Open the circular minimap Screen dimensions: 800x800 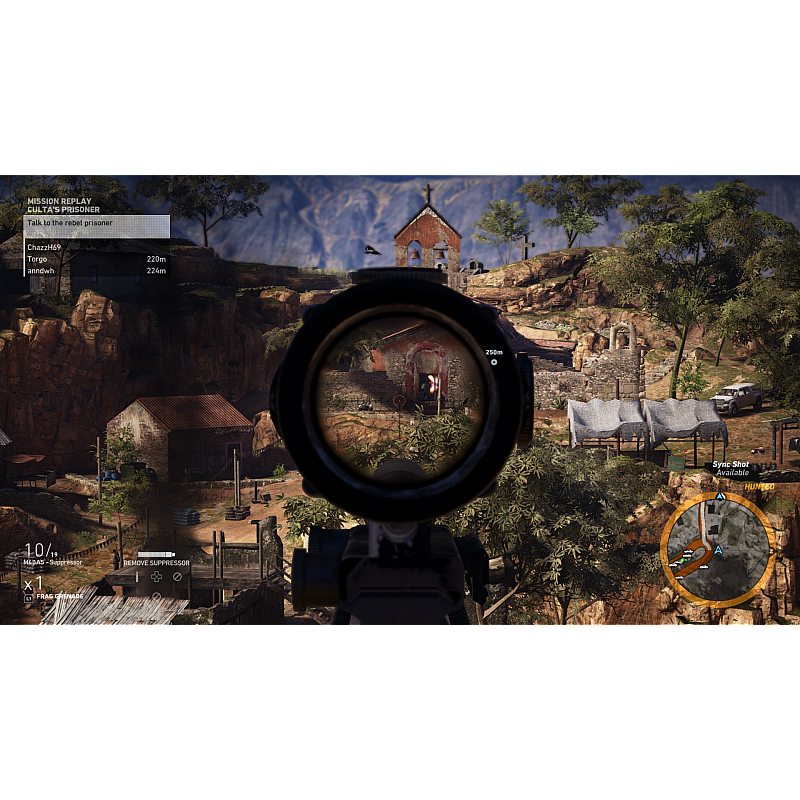[716, 549]
